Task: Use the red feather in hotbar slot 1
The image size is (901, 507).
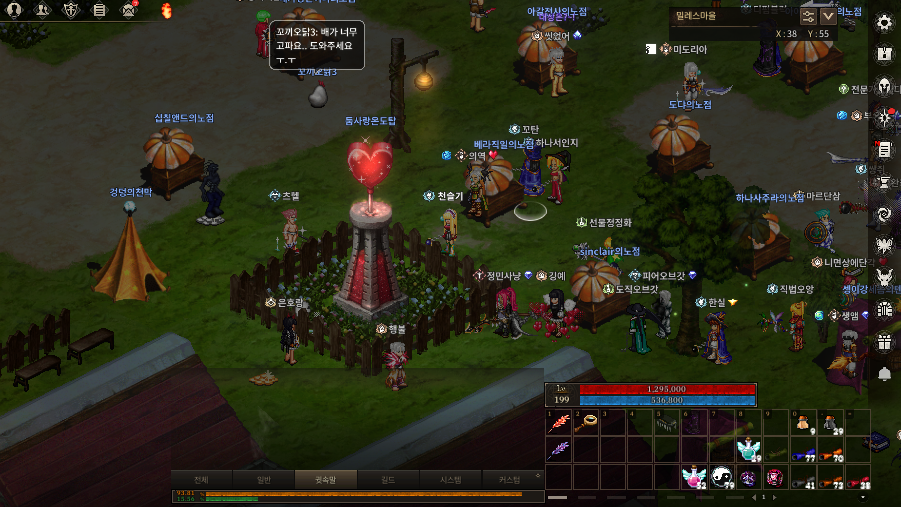Action: (559, 423)
